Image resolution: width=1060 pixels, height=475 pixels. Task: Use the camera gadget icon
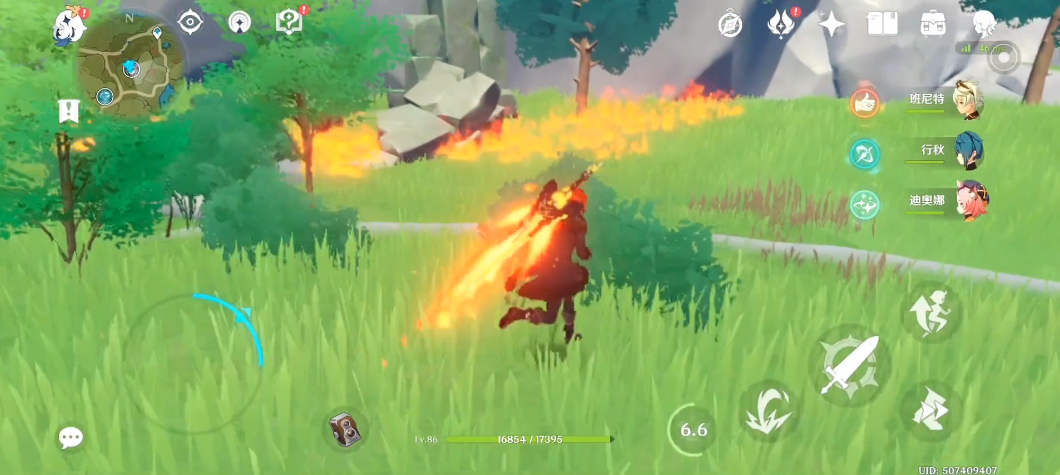(346, 430)
